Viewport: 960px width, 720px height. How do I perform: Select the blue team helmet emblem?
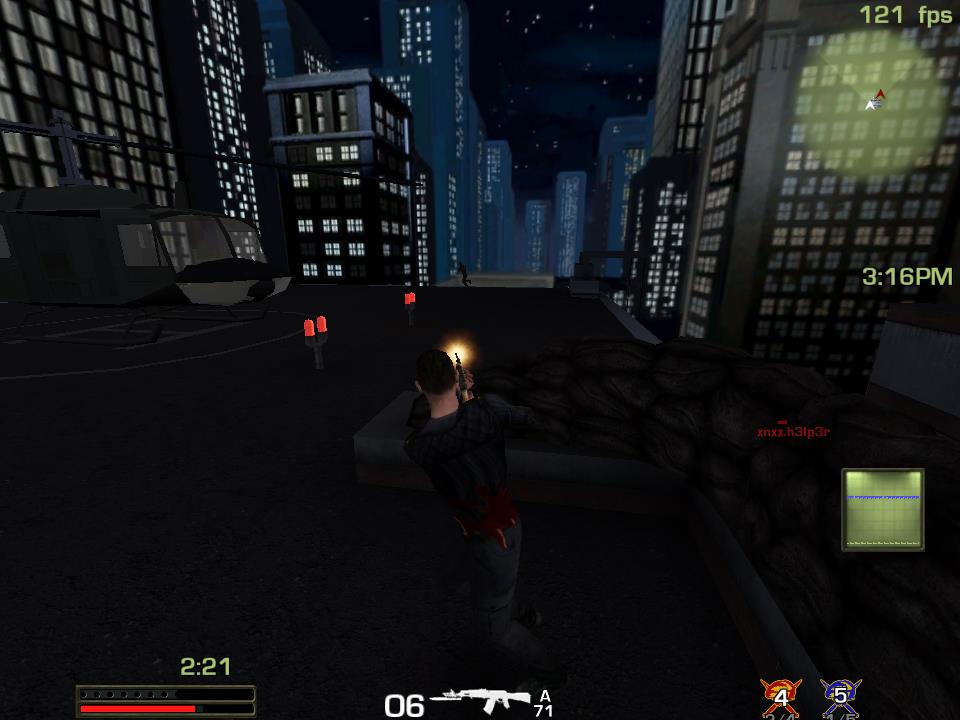(x=840, y=696)
